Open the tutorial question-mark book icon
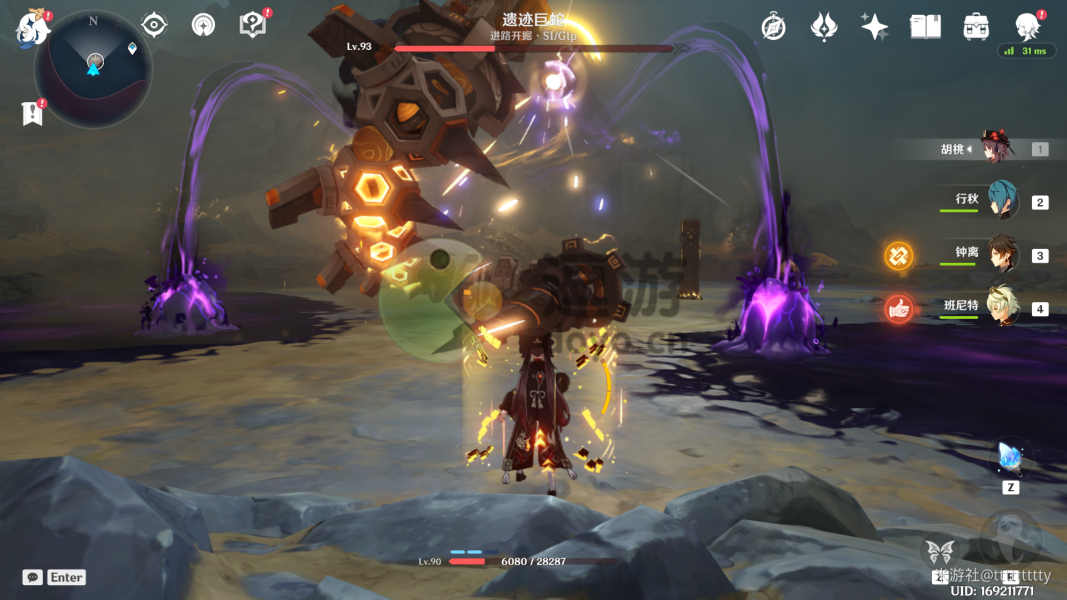Screen dimensions: 1067x600 click(x=254, y=25)
